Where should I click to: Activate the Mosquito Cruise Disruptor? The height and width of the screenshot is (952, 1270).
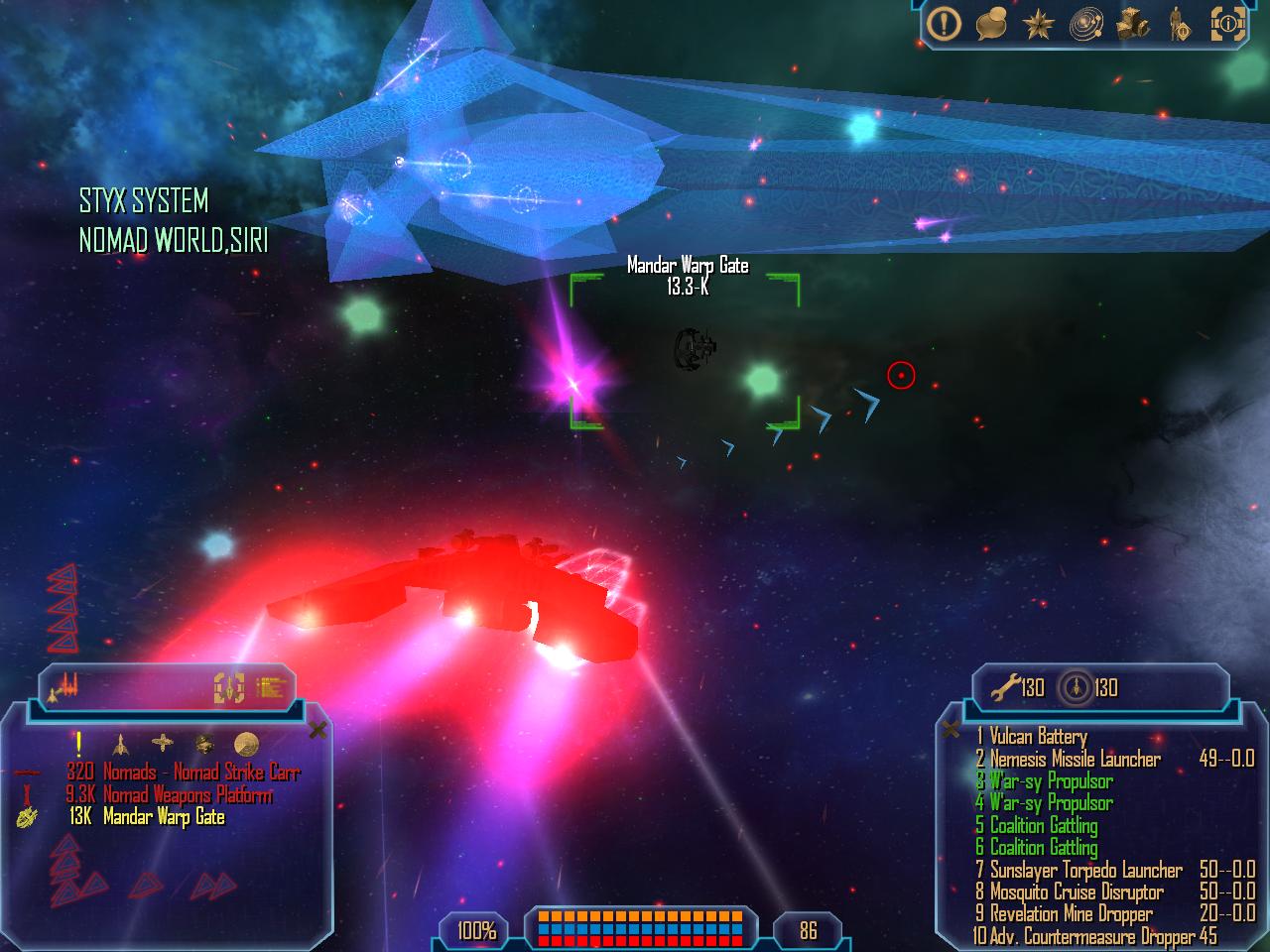[1076, 892]
